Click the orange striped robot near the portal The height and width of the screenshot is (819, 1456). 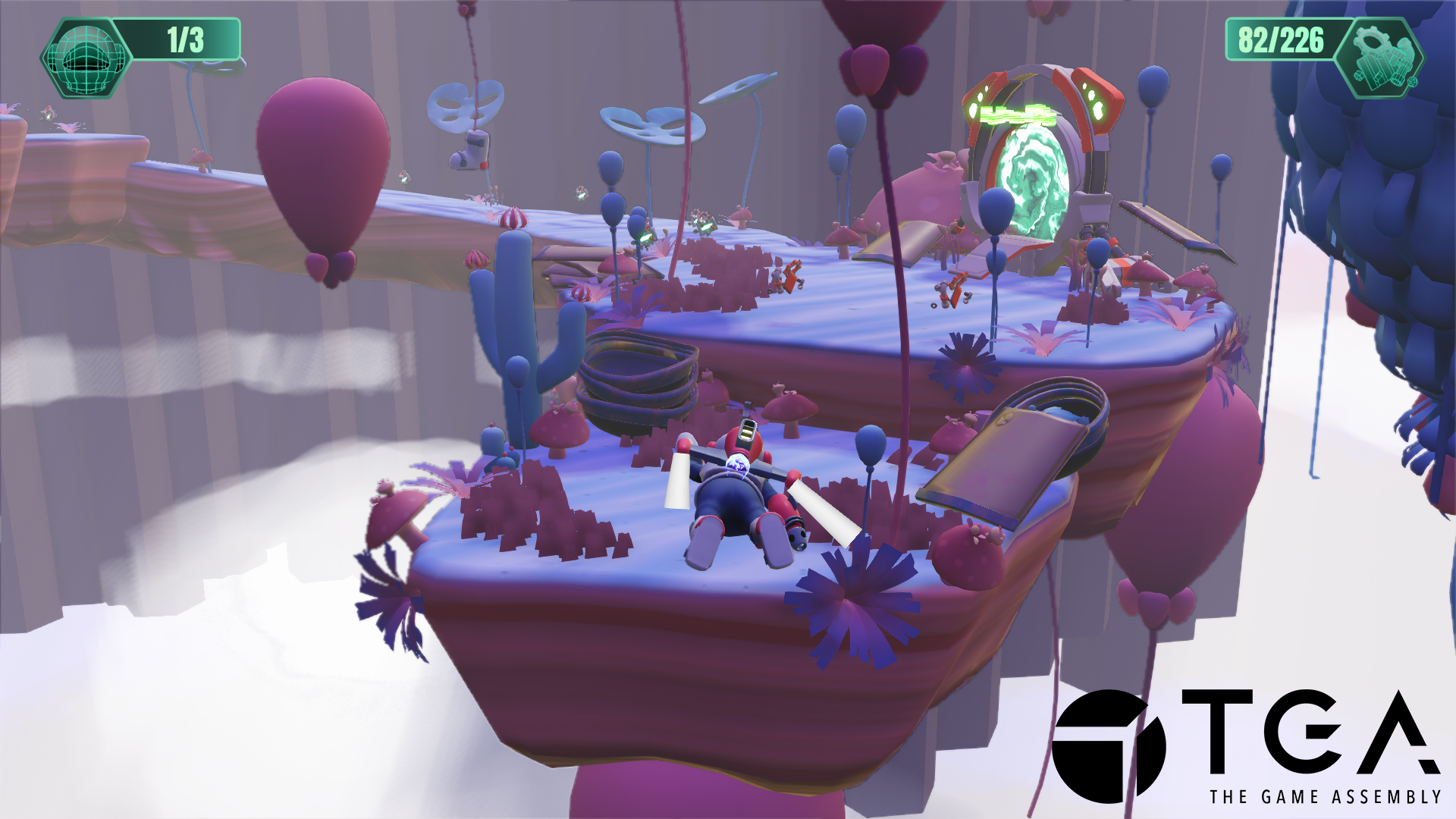[x=952, y=292]
